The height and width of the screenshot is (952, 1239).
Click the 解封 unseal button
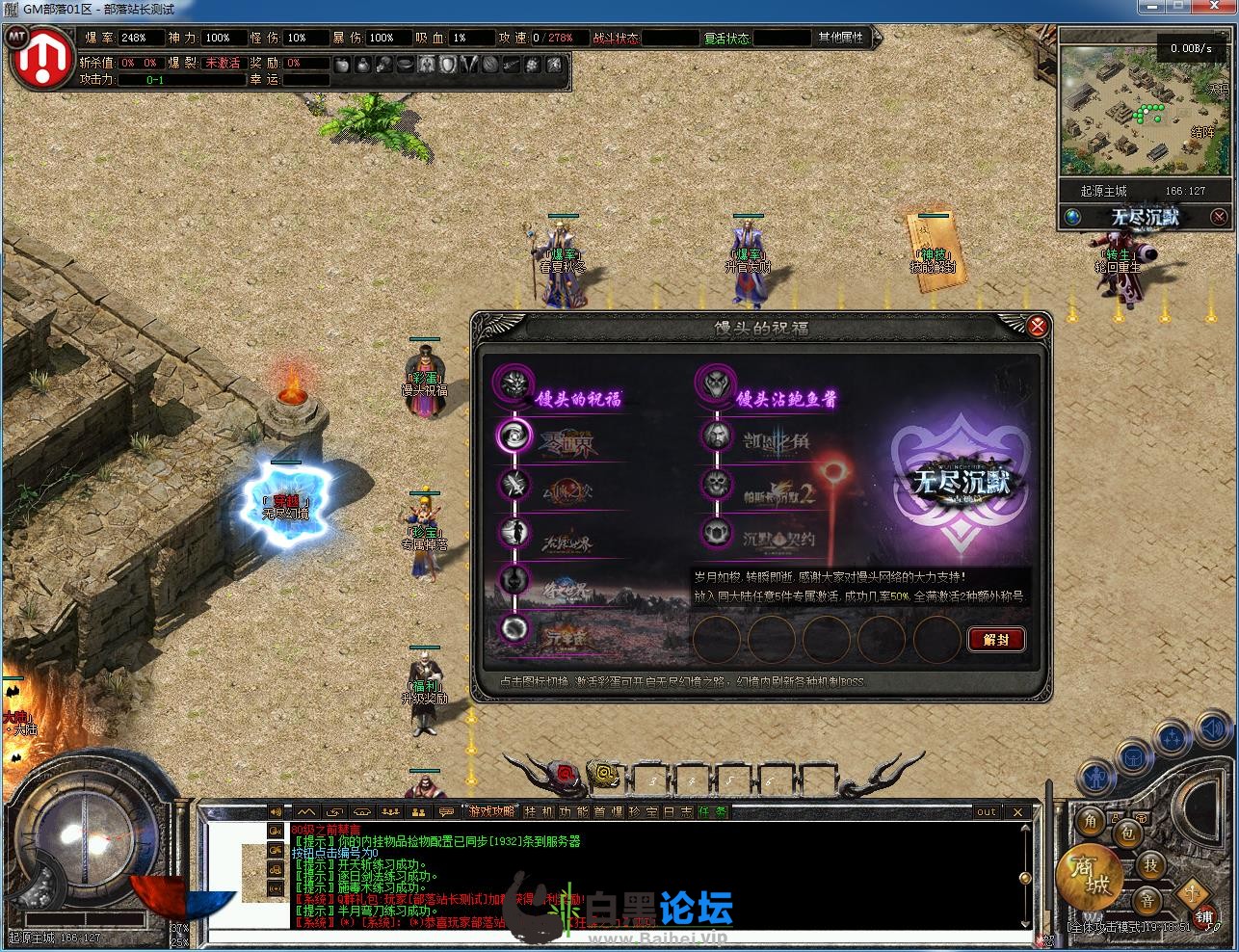(x=996, y=640)
